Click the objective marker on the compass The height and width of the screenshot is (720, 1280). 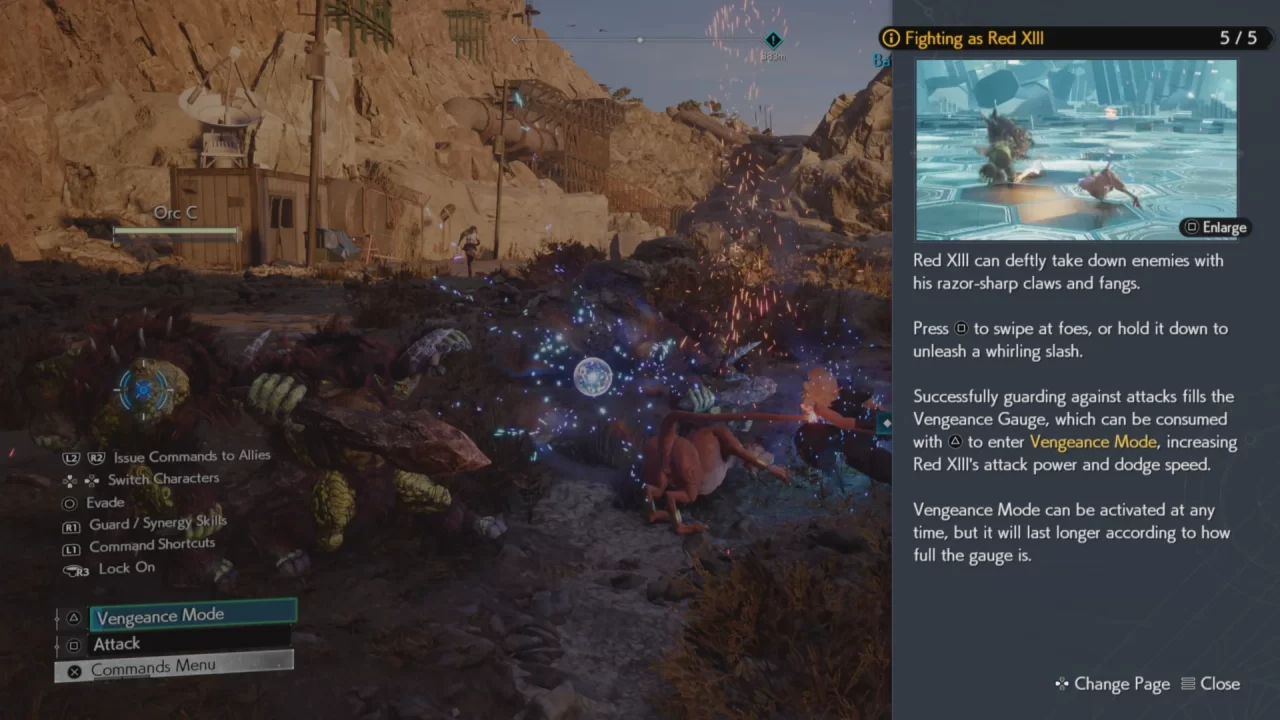coord(772,40)
